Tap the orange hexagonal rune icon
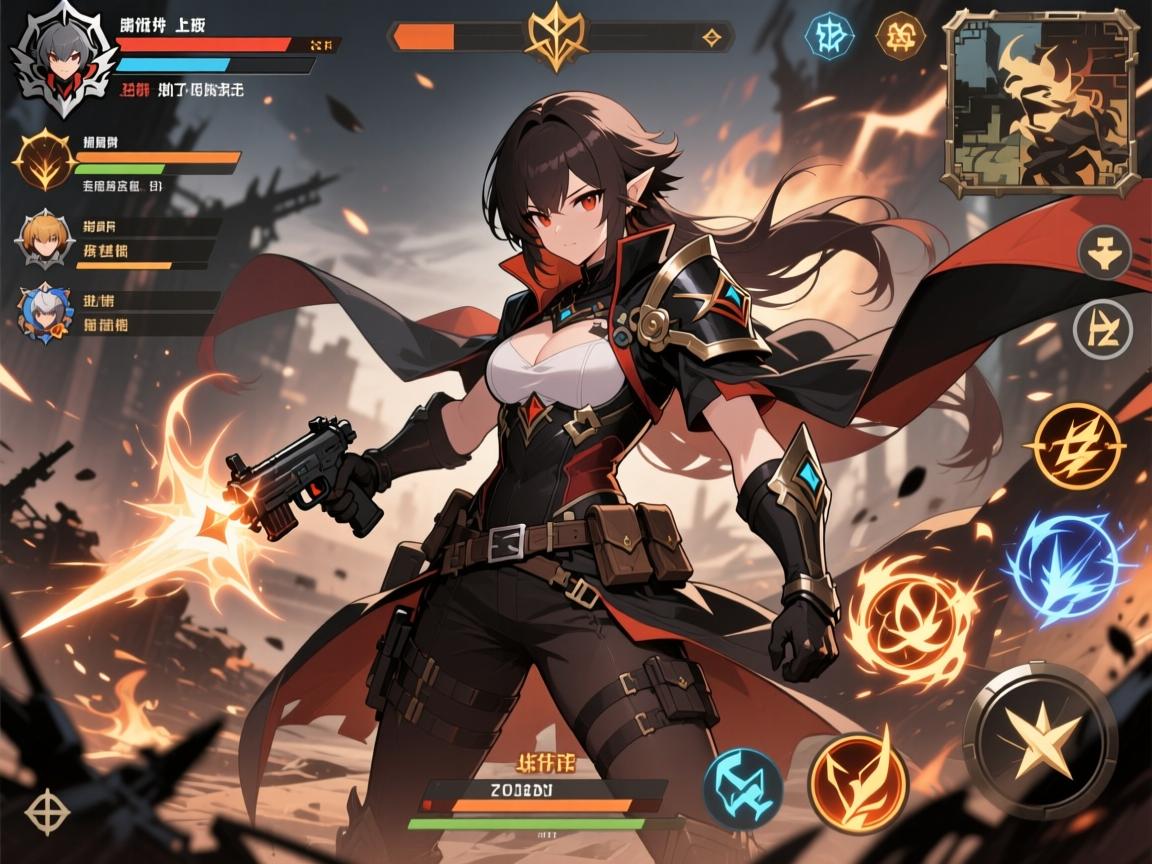The height and width of the screenshot is (864, 1152). click(x=899, y=36)
